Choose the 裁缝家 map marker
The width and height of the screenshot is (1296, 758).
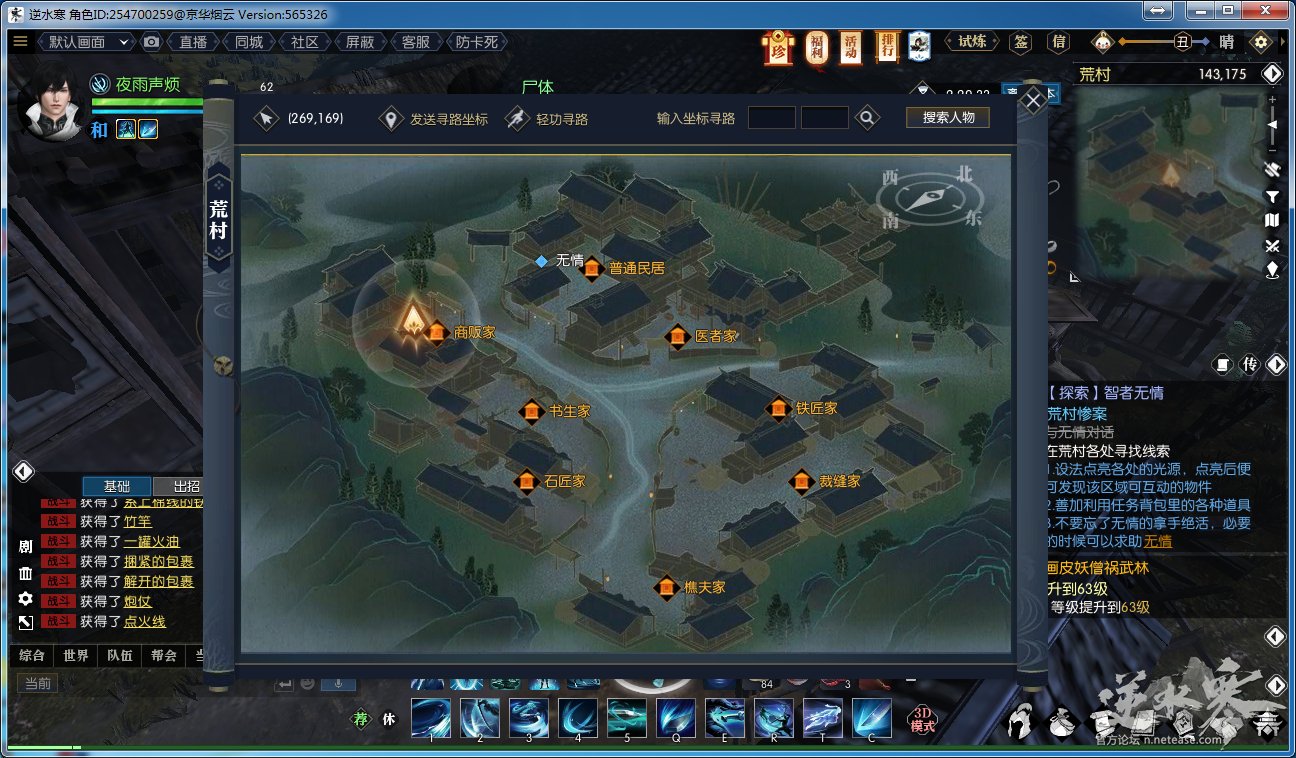click(x=801, y=482)
